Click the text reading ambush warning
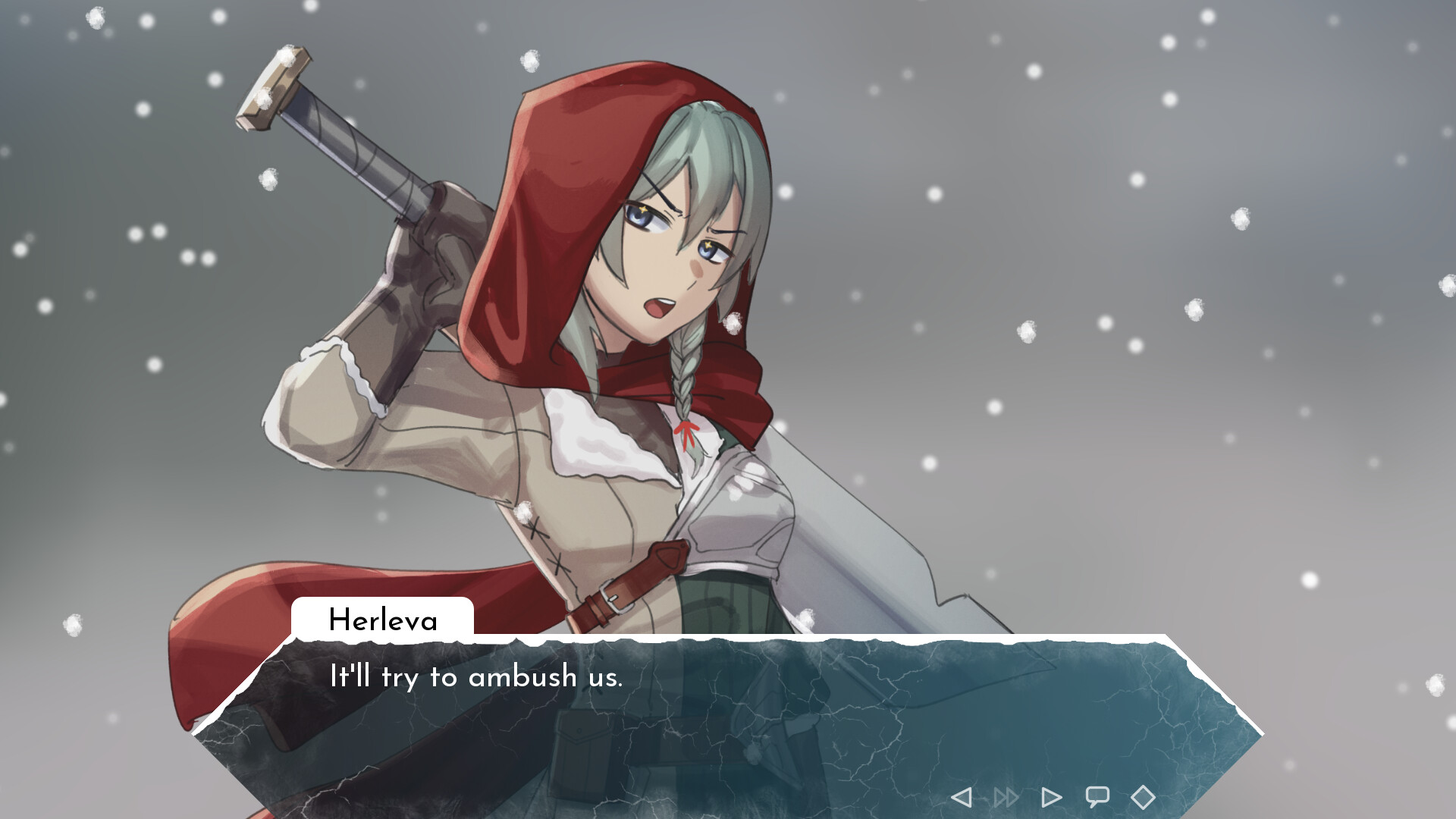1456x819 pixels. [476, 677]
